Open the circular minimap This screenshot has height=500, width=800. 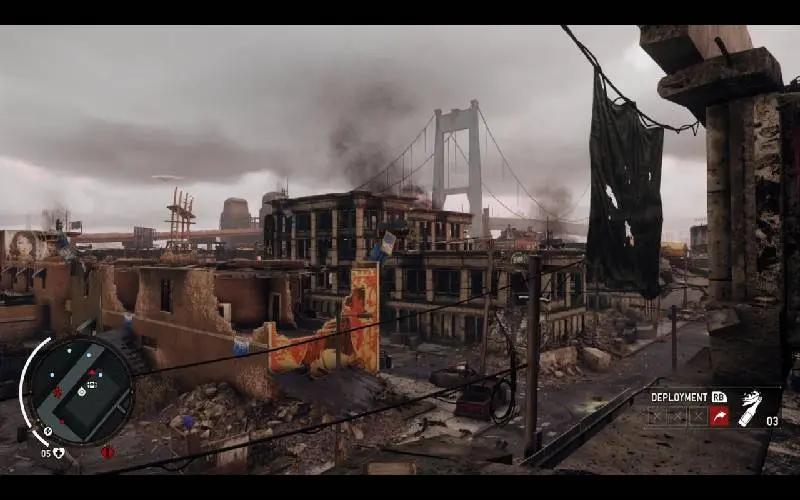coord(78,388)
